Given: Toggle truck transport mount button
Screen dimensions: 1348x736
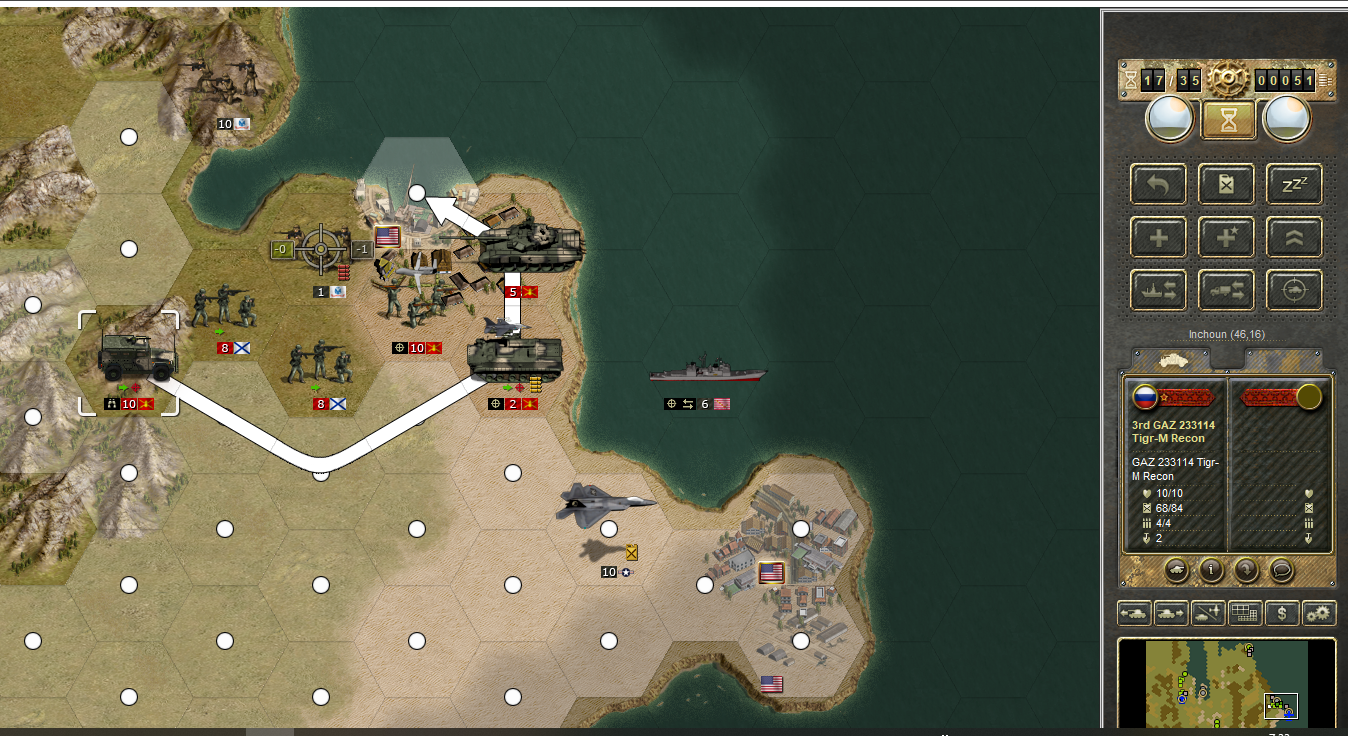Looking at the screenshot, I should 1226,290.
